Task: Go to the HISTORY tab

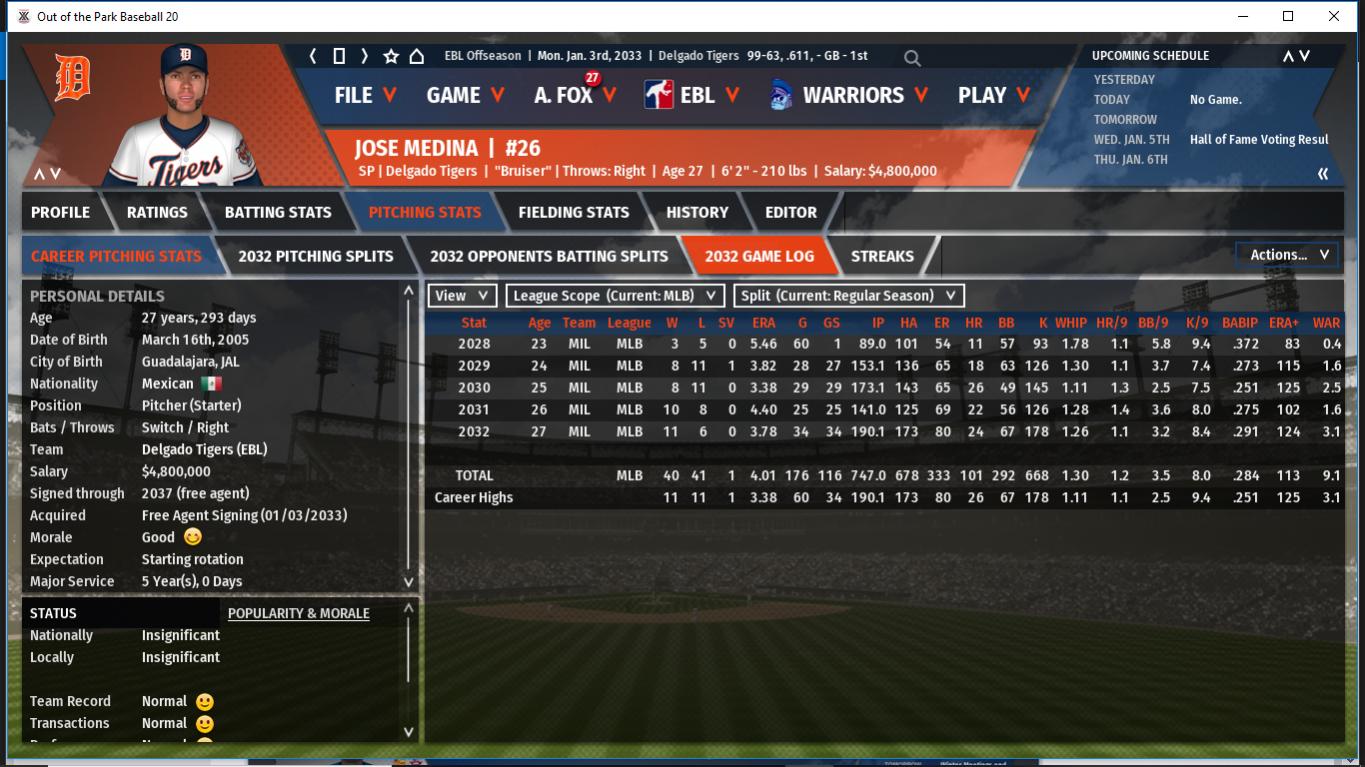Action: [697, 212]
